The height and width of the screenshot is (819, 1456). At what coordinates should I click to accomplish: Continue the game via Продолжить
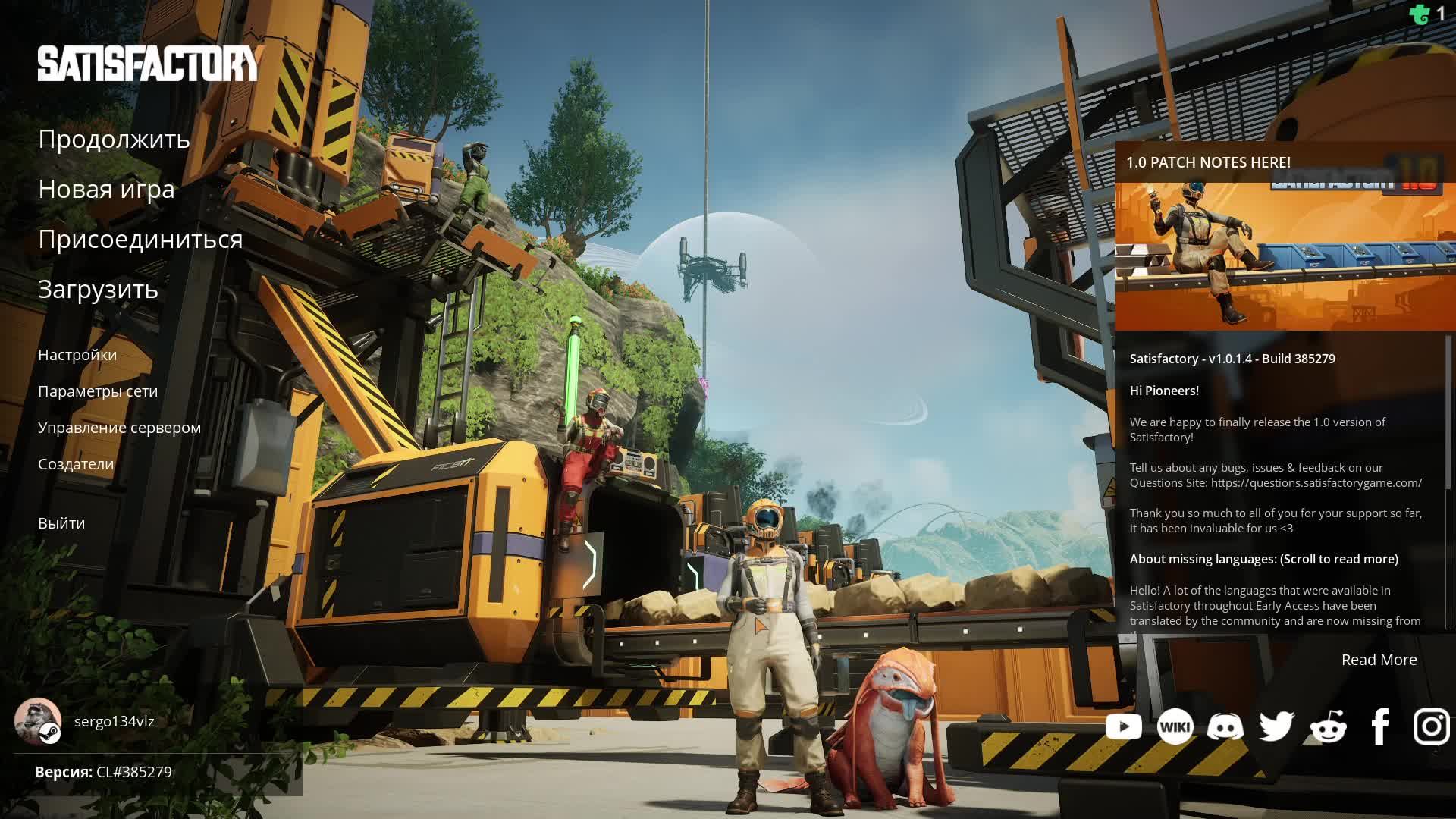(x=114, y=140)
